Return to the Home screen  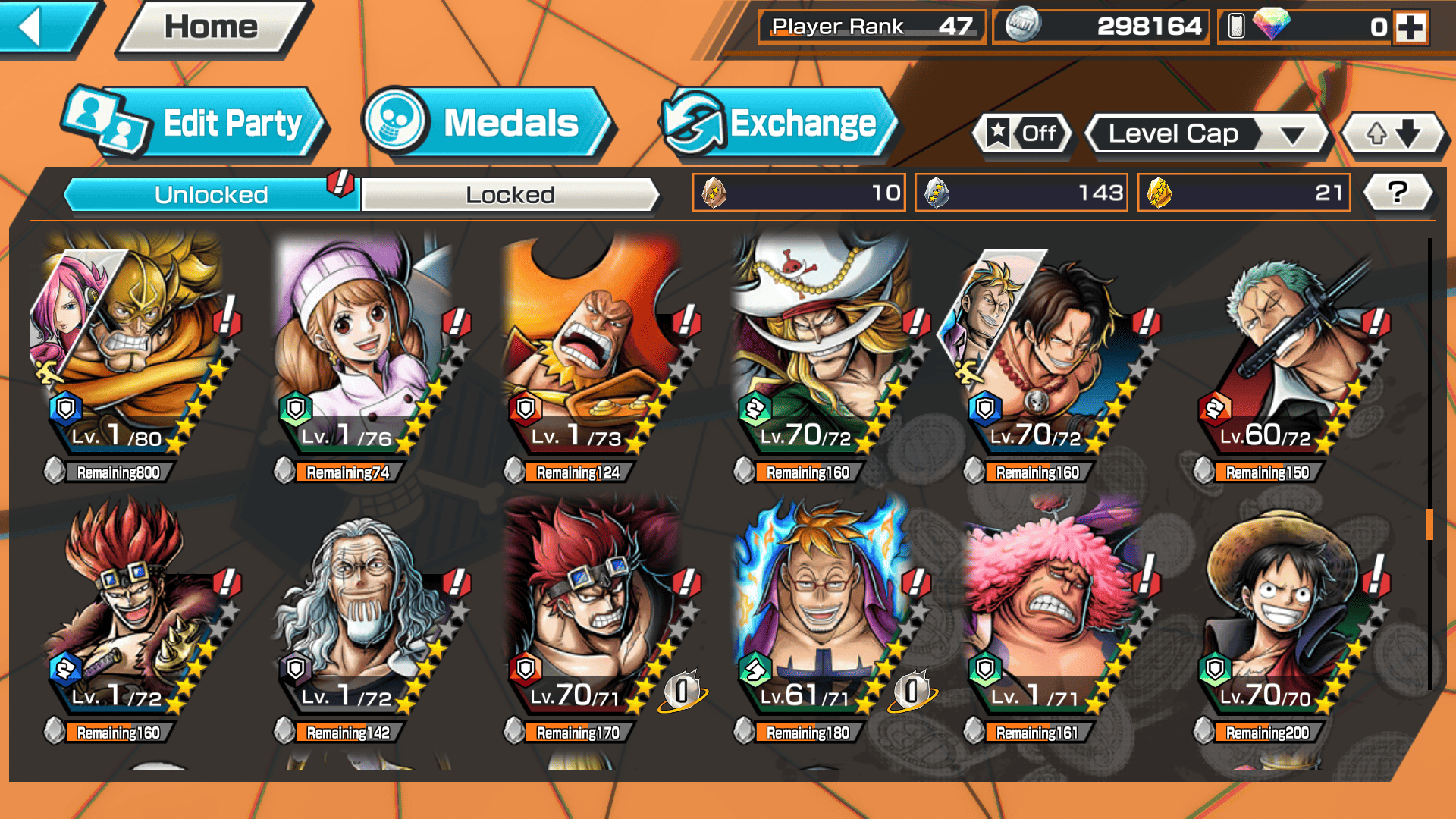coord(212,27)
